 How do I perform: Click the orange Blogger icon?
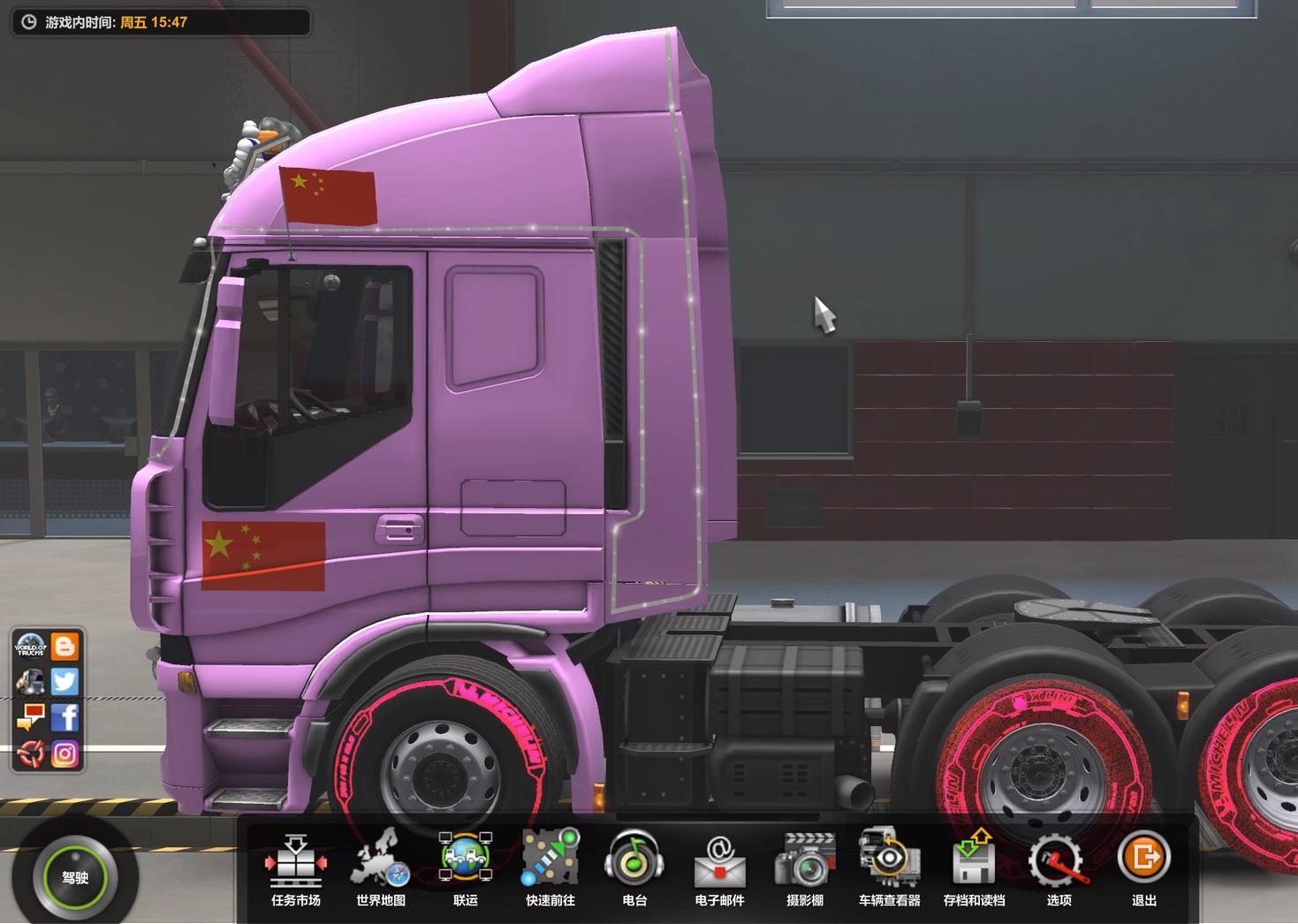(x=65, y=647)
